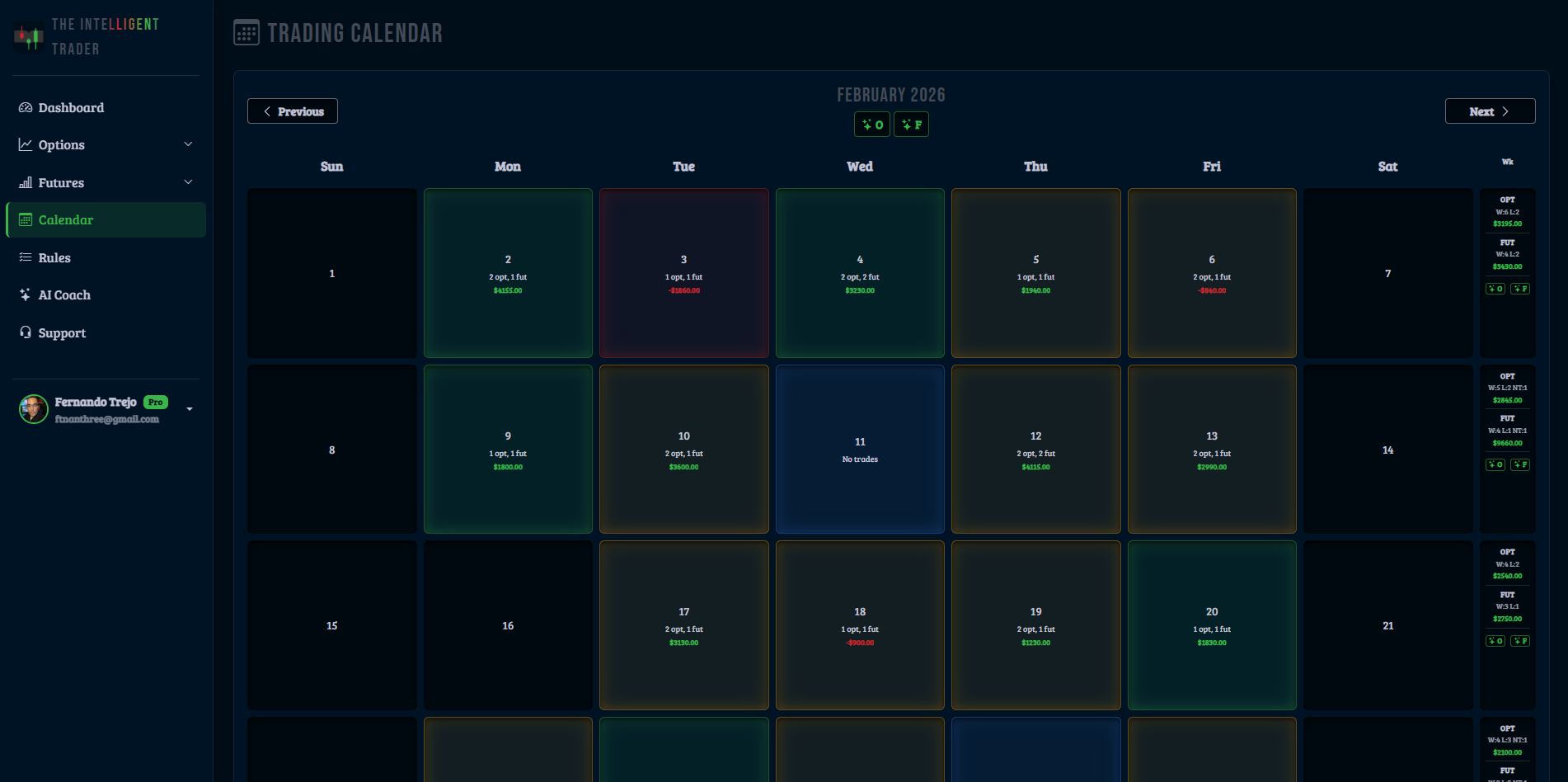Screen dimensions: 1568x782
Task: Open the account dropdown next to Fernando Trejo
Action: click(190, 407)
